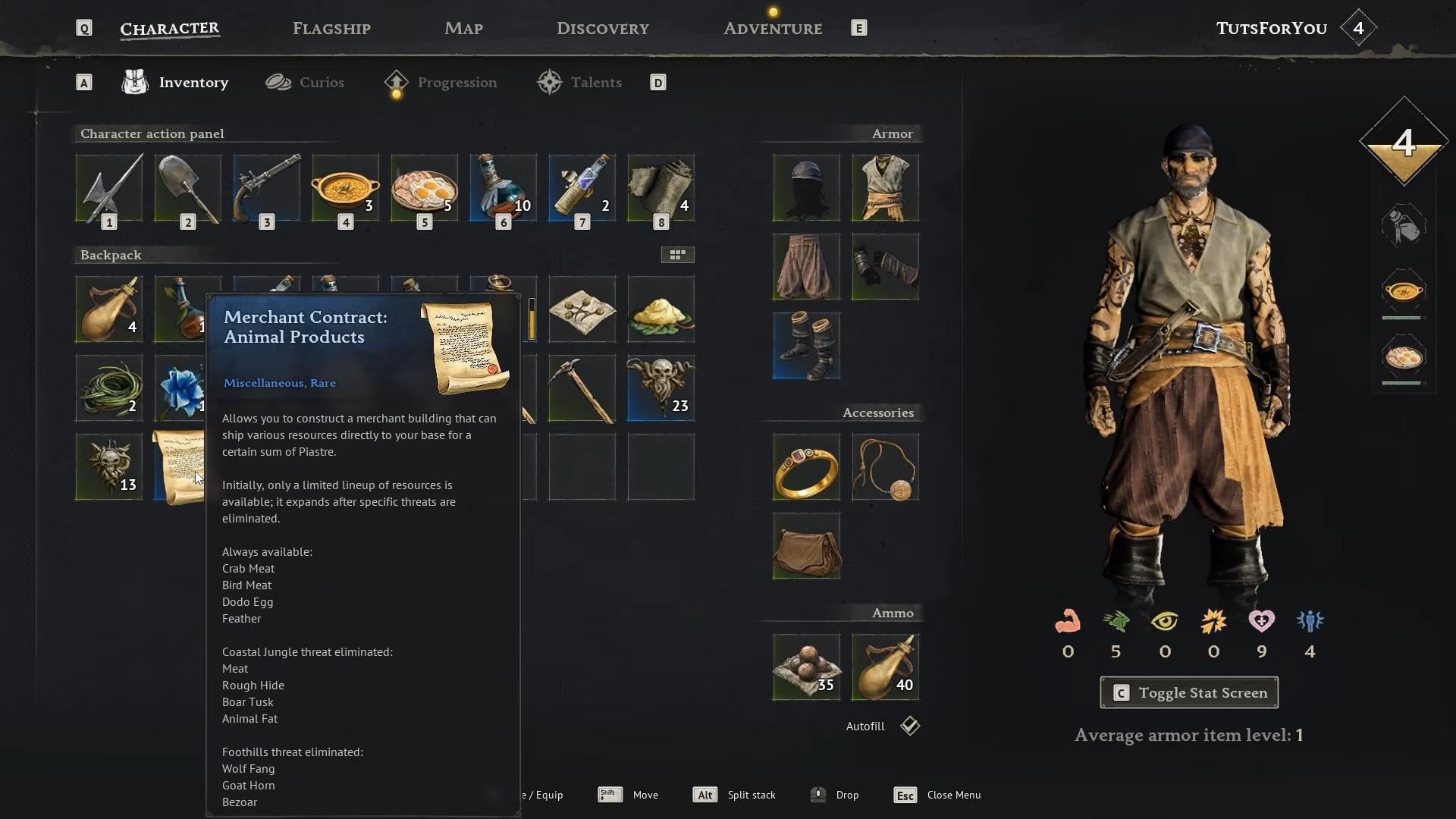Choose the fried eggs food slot
The height and width of the screenshot is (819, 1456).
(425, 188)
